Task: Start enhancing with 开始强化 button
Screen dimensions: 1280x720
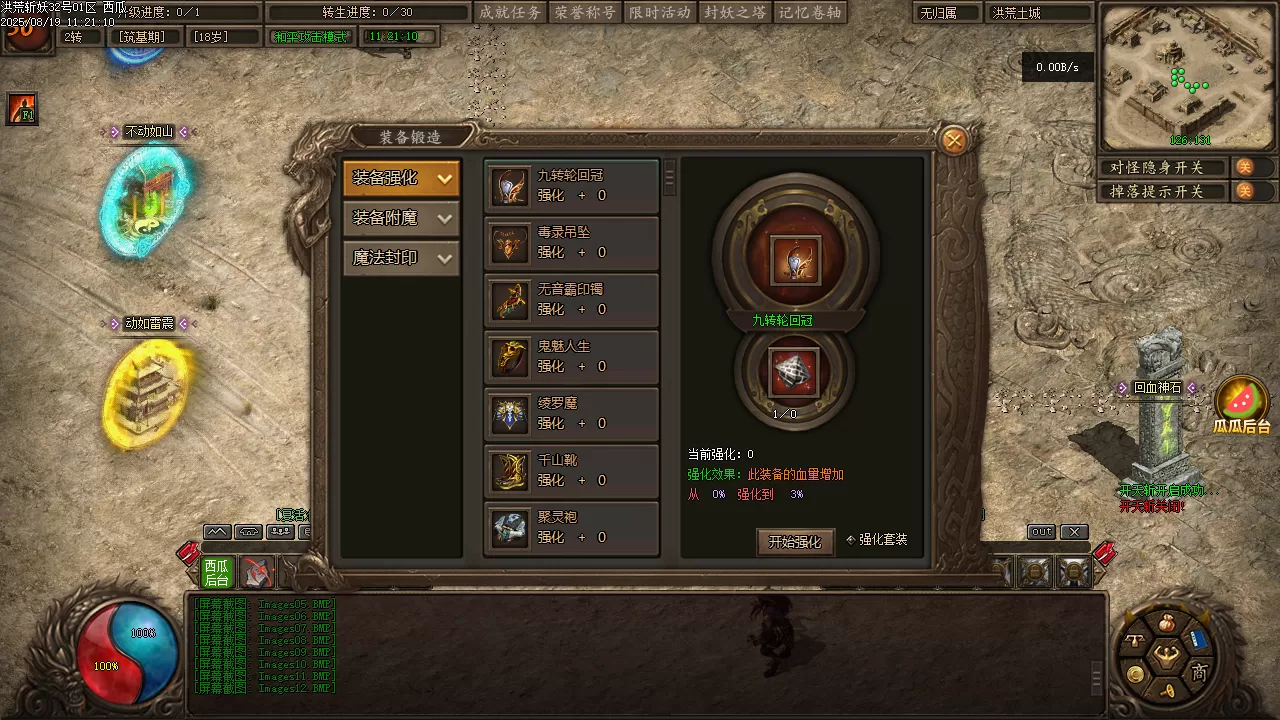Action: pyautogui.click(x=795, y=542)
